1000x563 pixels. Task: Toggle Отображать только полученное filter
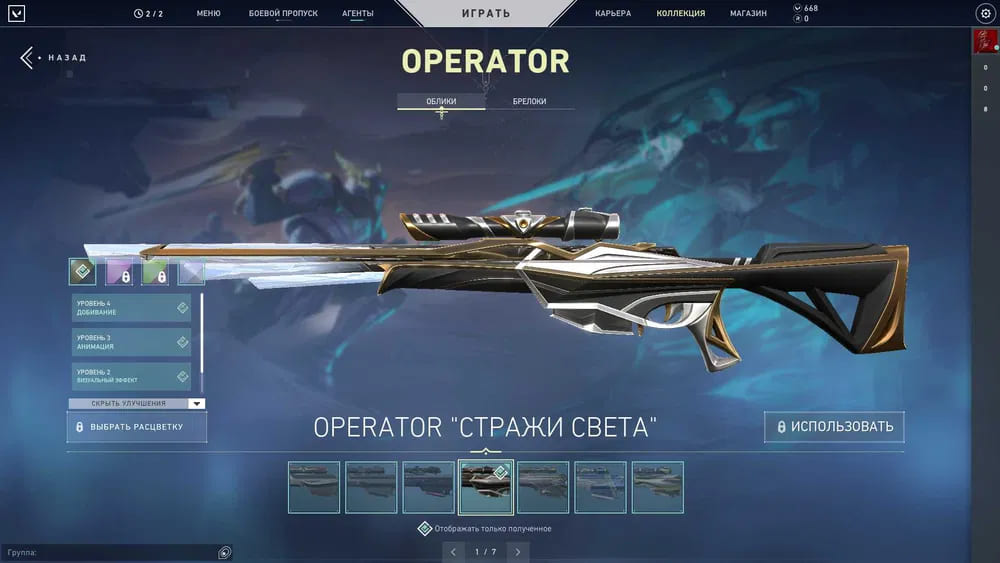tap(425, 528)
